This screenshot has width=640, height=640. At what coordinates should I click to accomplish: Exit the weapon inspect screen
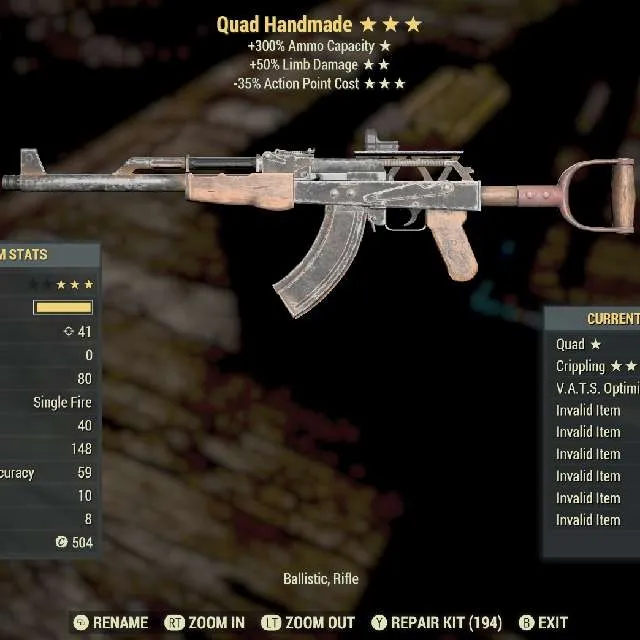543,622
